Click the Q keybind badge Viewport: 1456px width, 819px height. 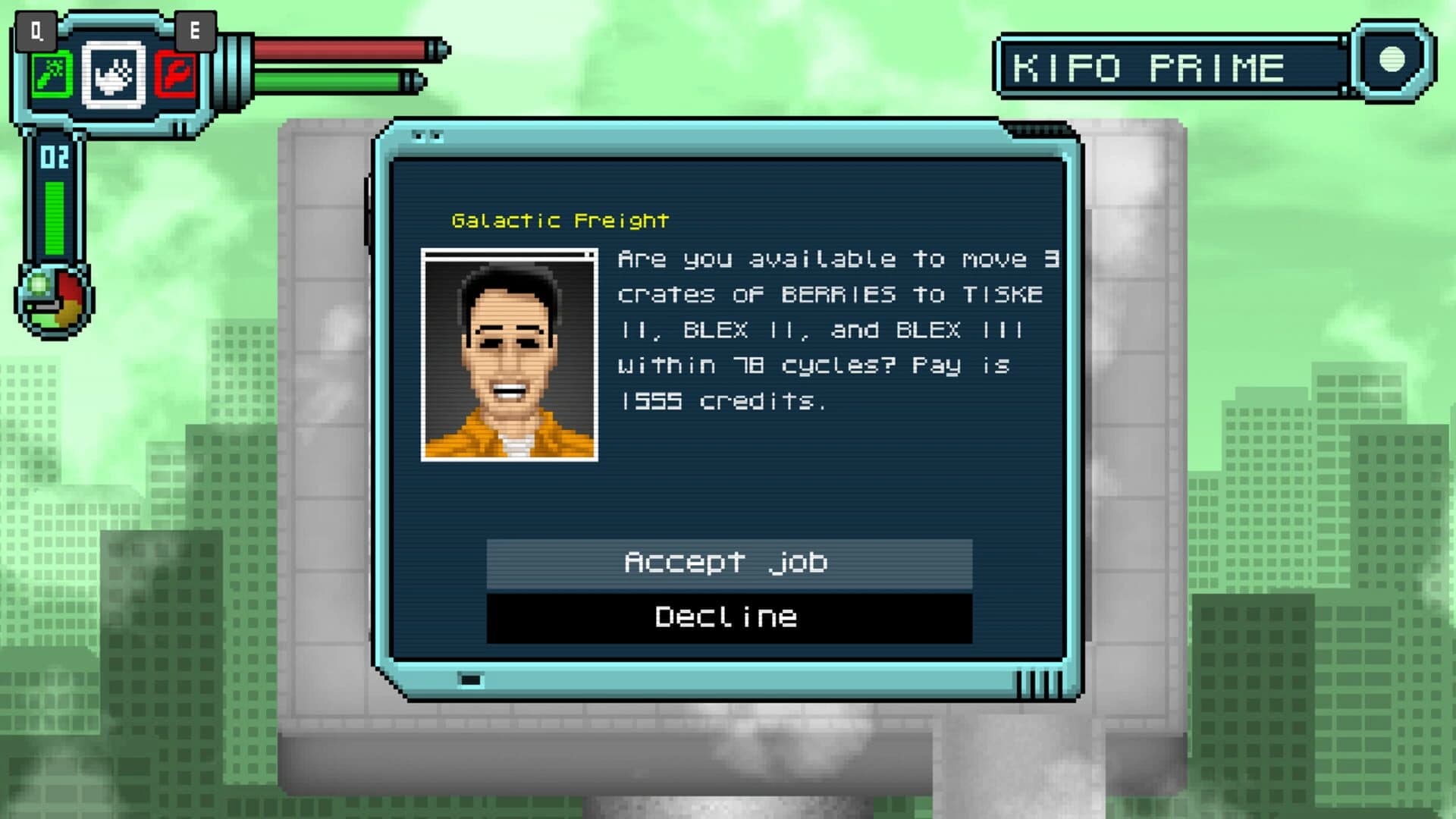pyautogui.click(x=36, y=32)
